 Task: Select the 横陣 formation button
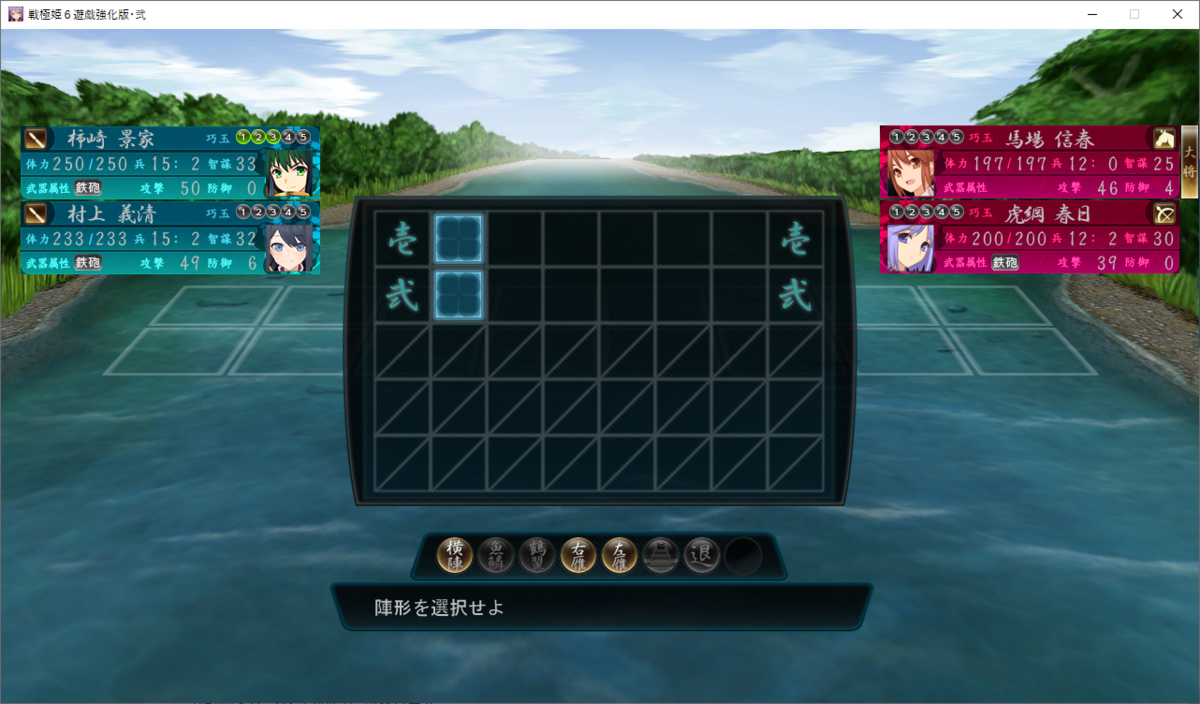click(456, 555)
